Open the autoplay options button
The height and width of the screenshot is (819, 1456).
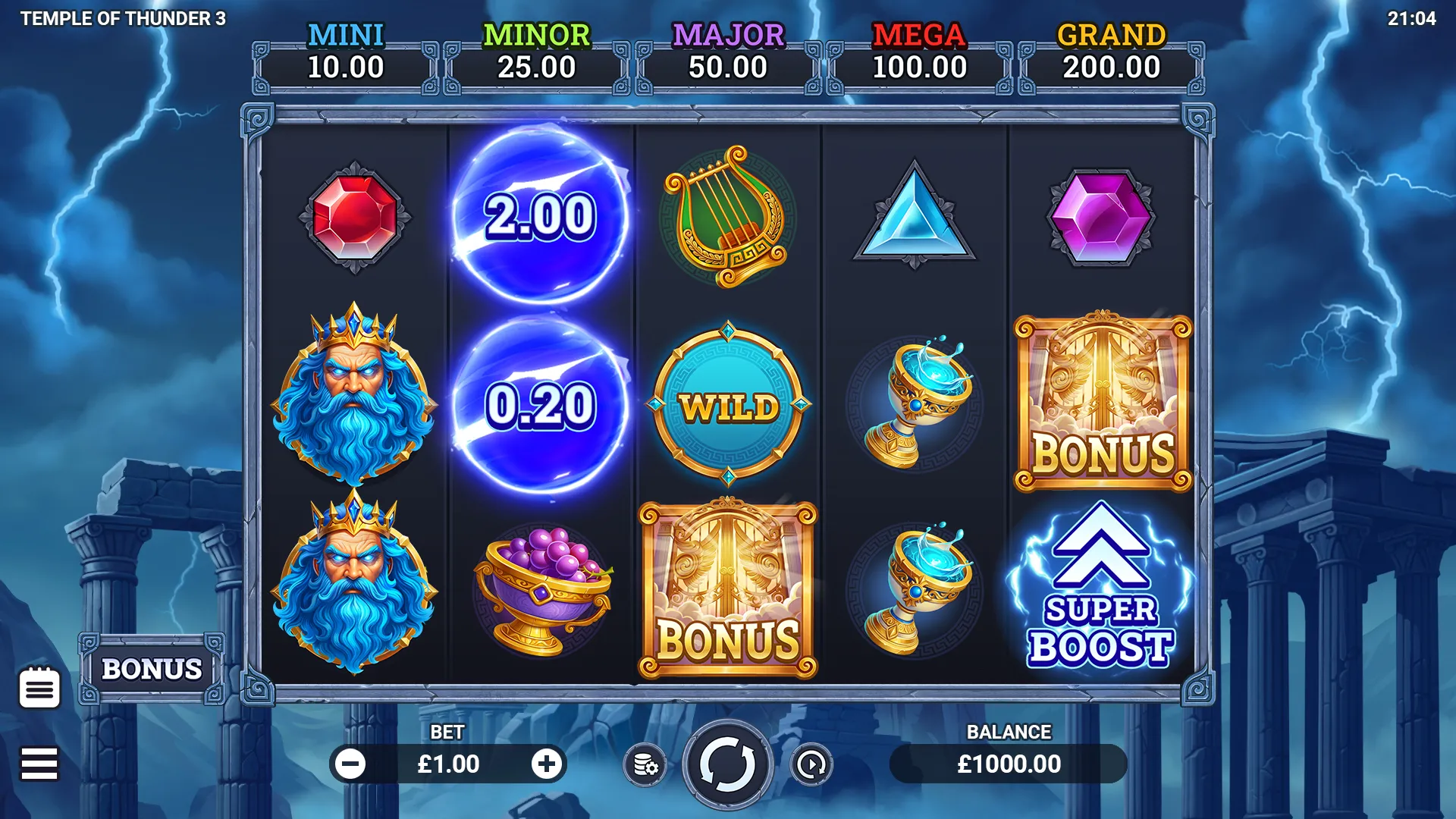(811, 765)
